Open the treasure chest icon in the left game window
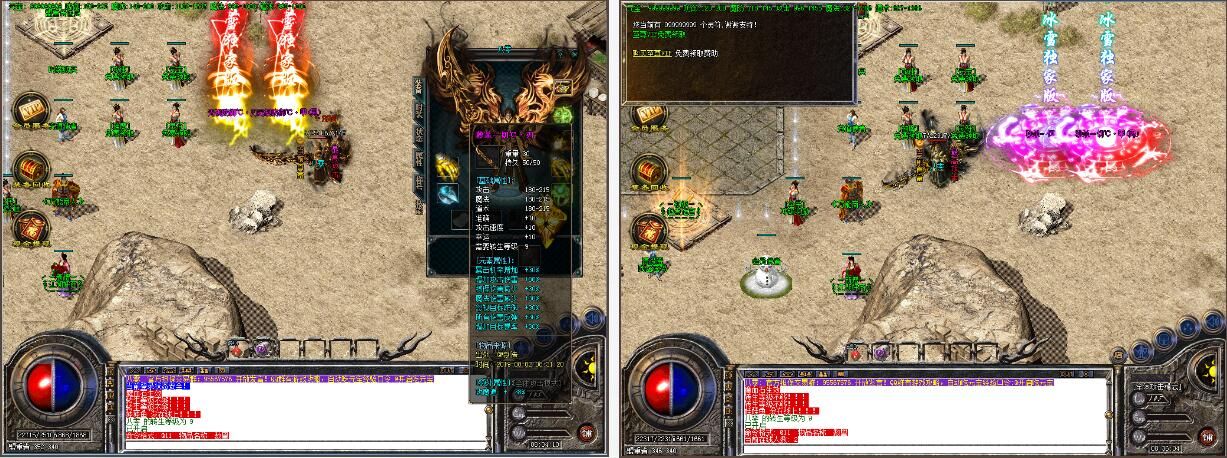This screenshot has width=1227, height=458. [31, 166]
